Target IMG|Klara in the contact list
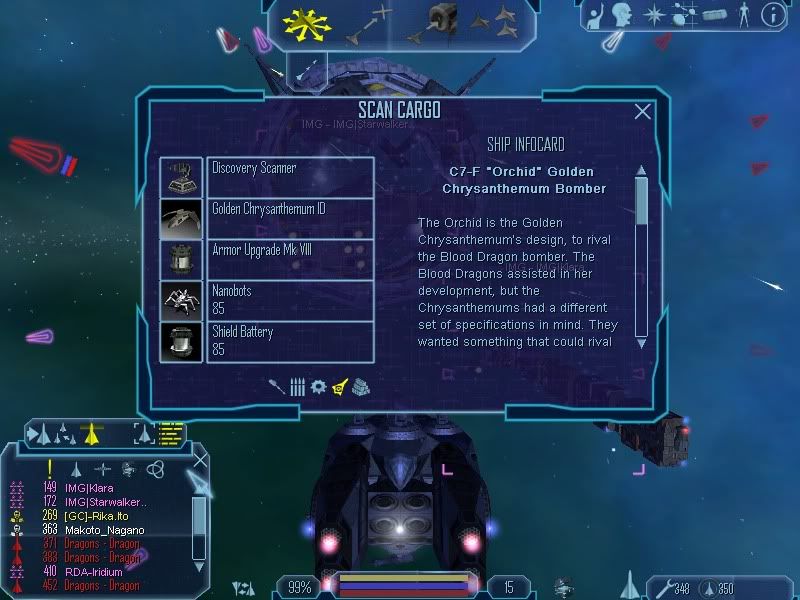Viewport: 800px width, 600px height. tap(89, 488)
